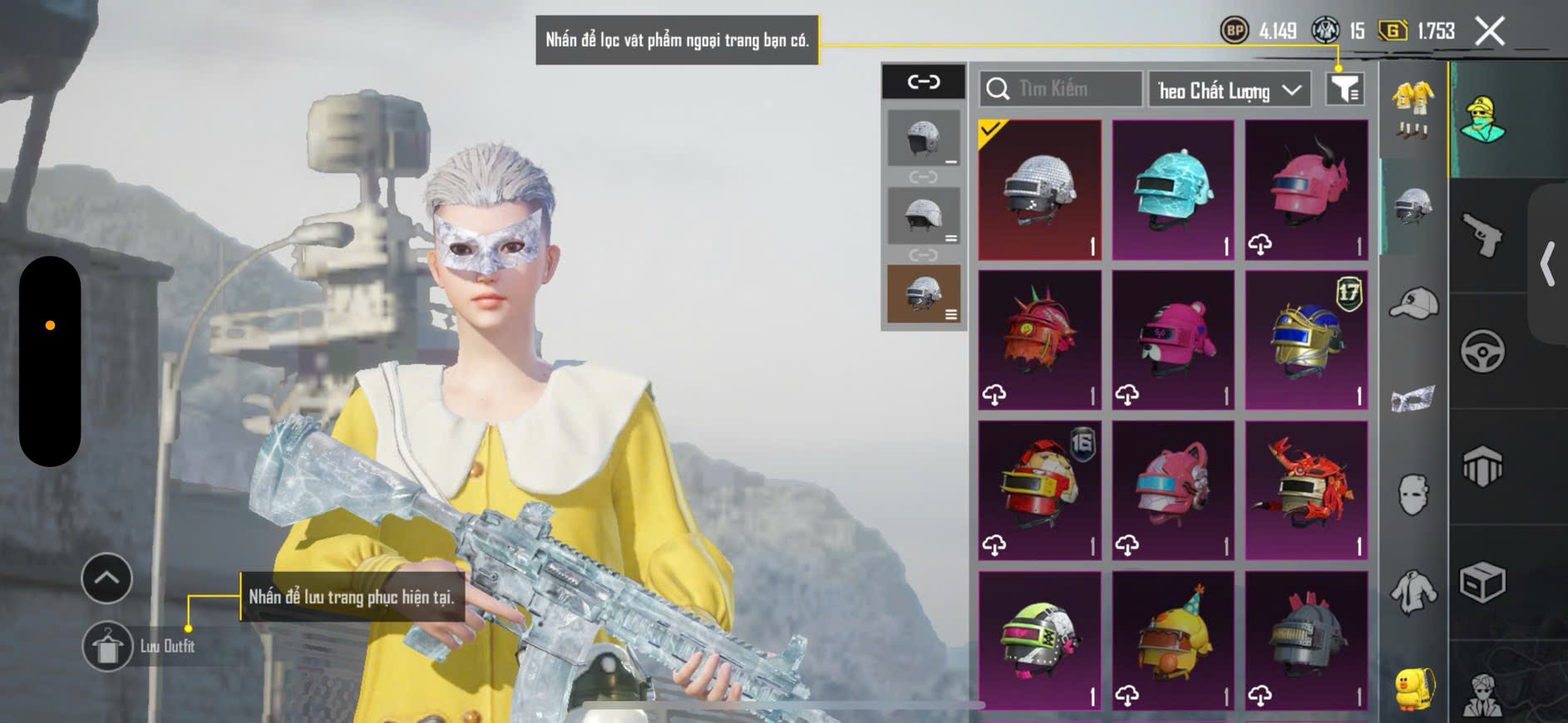The width and height of the screenshot is (1568, 723).
Task: Choose the yellow duck party-hat helmet
Action: [1172, 640]
